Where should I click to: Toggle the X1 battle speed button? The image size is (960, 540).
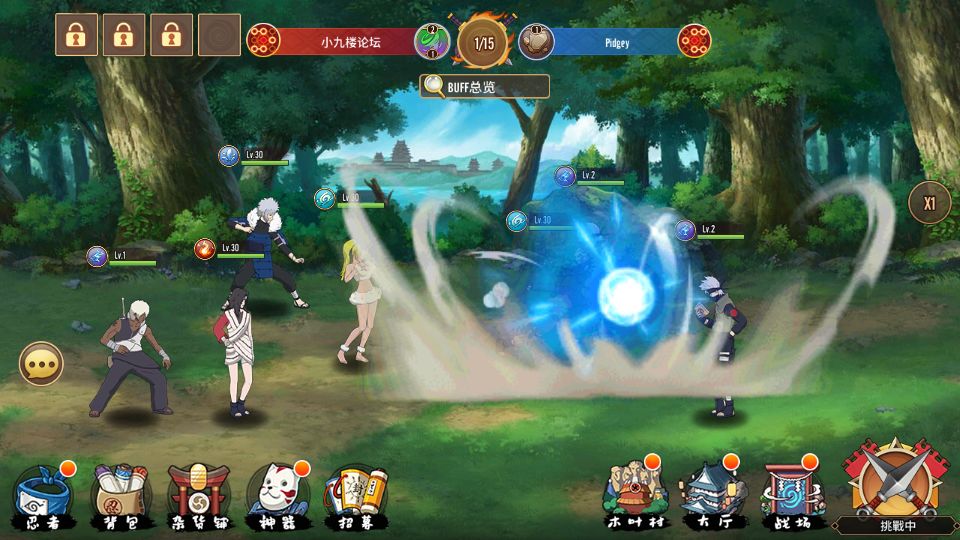(x=929, y=203)
